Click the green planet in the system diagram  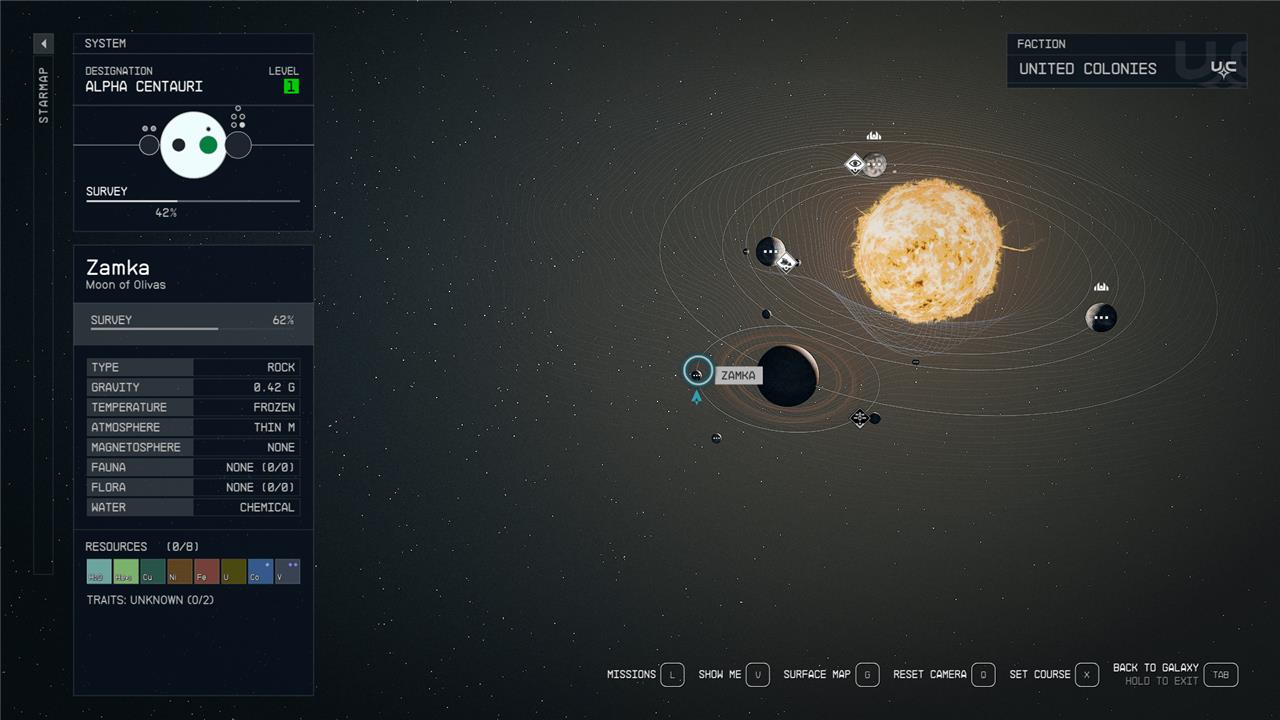pos(208,145)
